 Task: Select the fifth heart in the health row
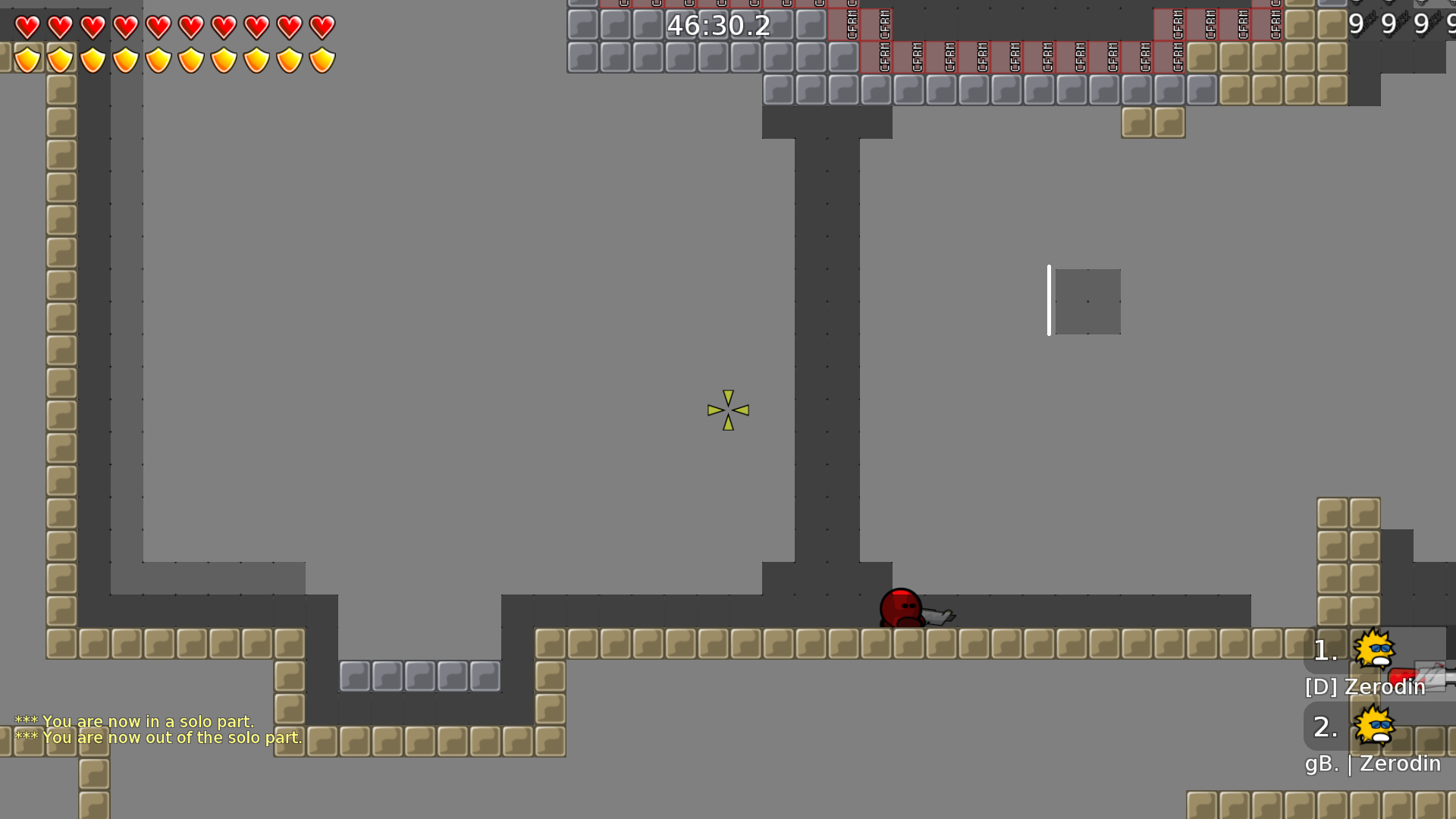coord(158,26)
